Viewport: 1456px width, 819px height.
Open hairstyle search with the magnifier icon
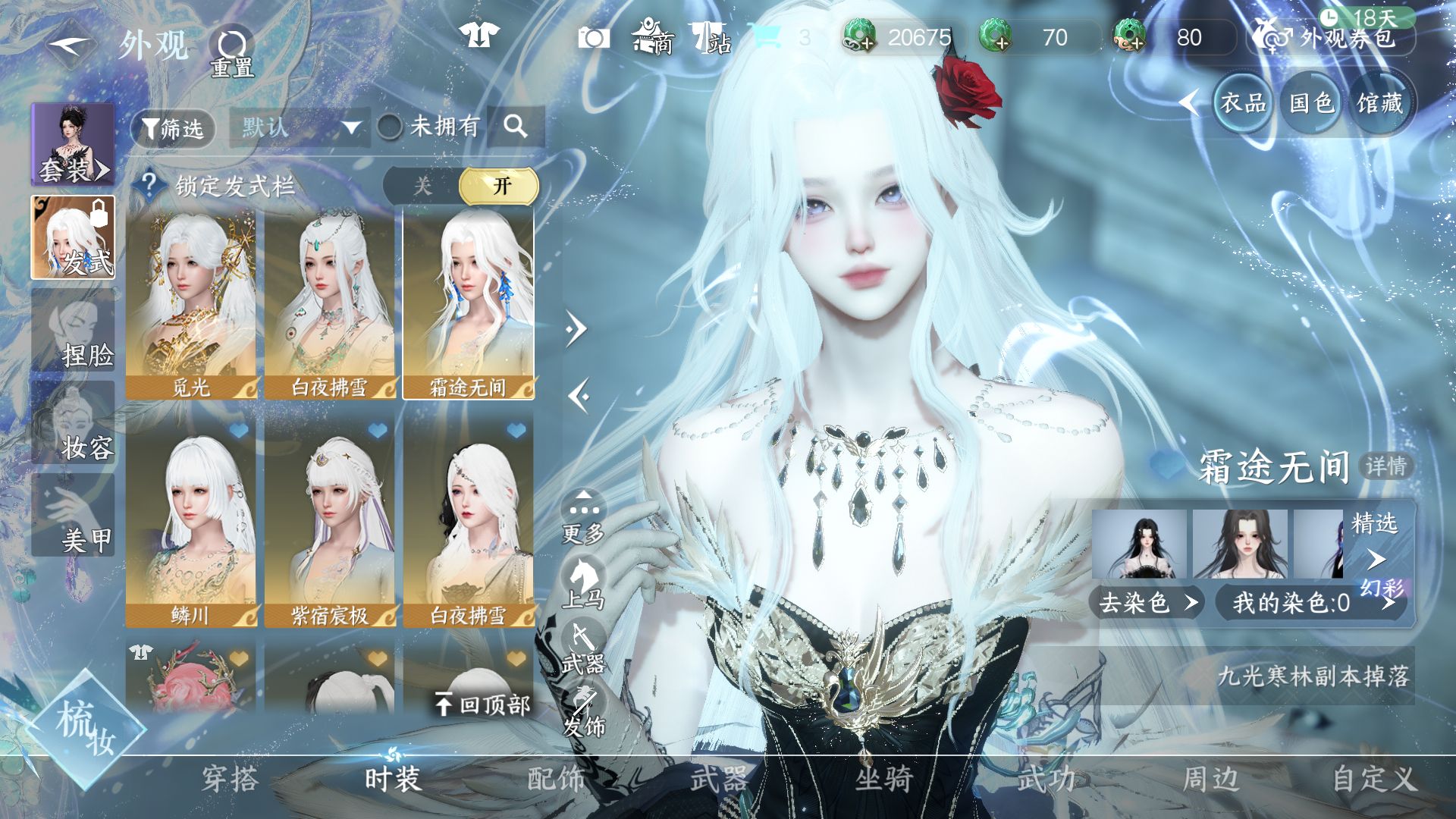516,127
